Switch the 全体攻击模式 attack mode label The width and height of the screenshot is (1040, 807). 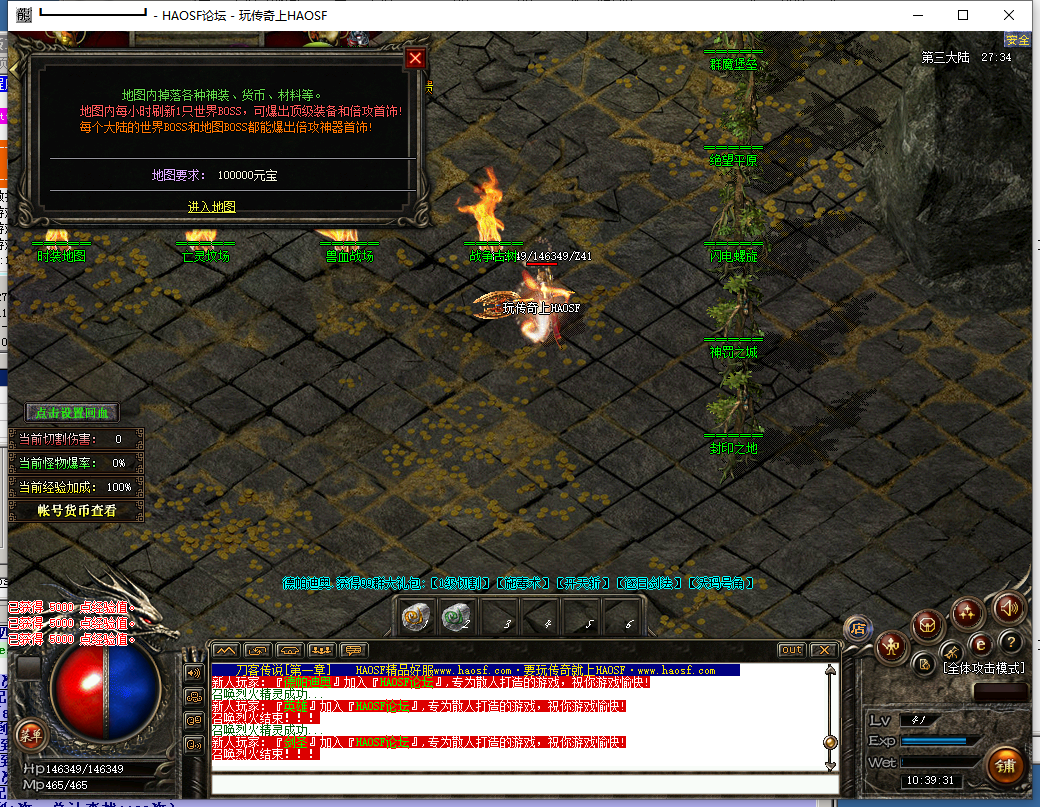984,667
